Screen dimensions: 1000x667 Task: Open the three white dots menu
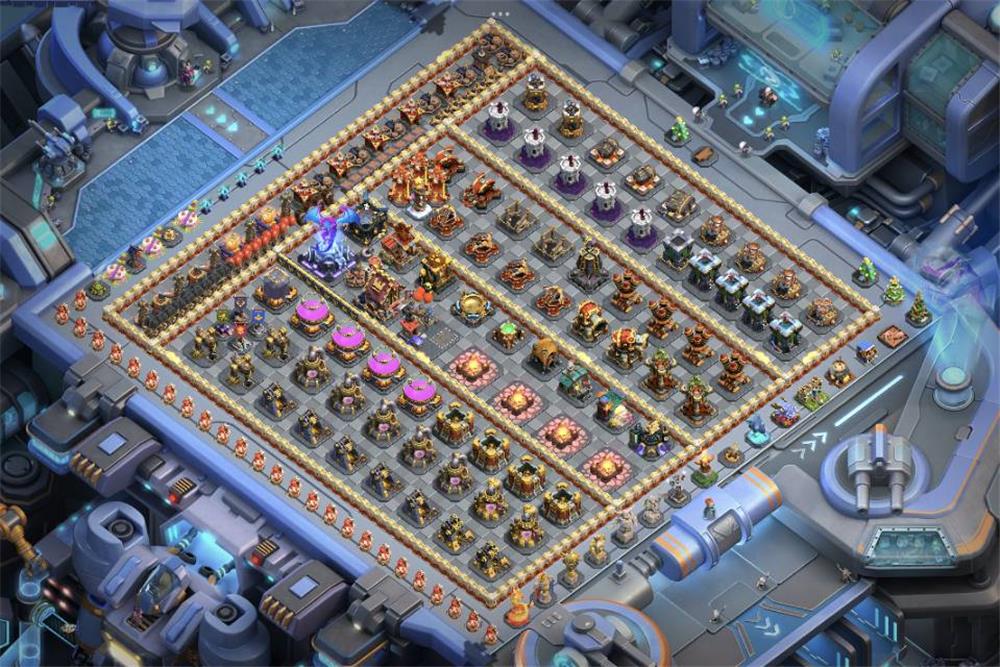(500, 14)
